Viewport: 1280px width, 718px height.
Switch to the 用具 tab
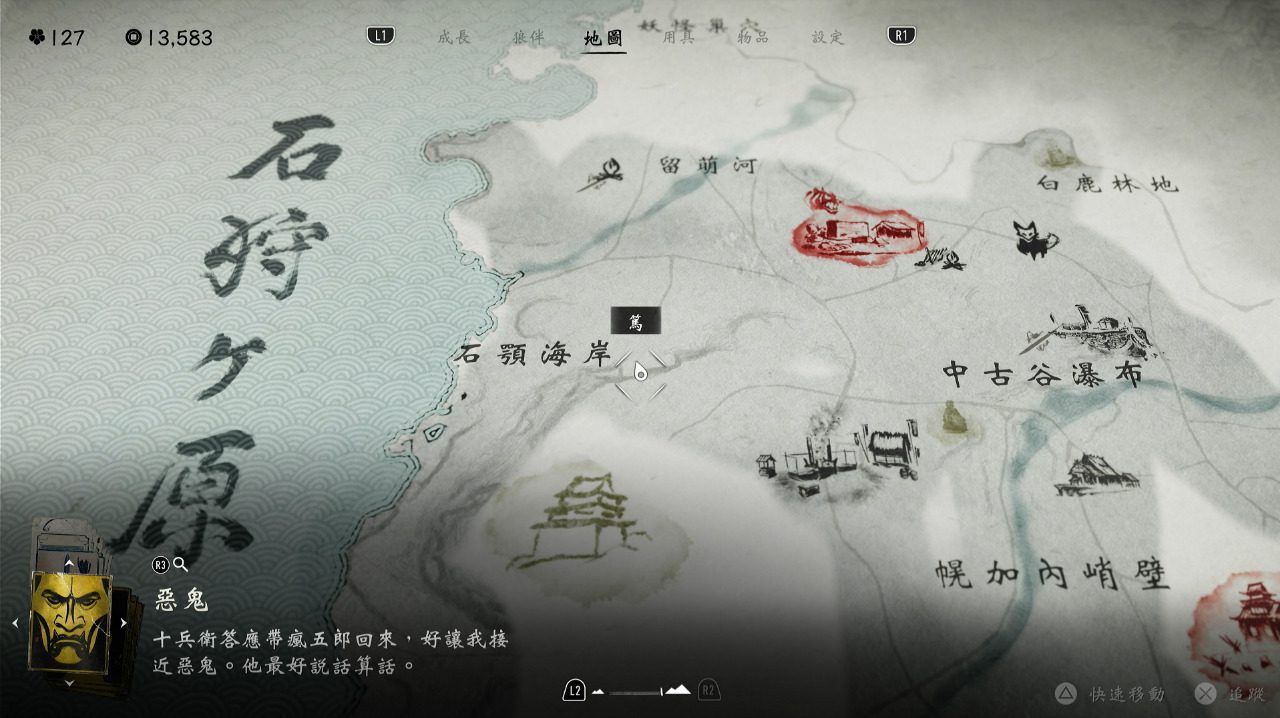click(678, 38)
